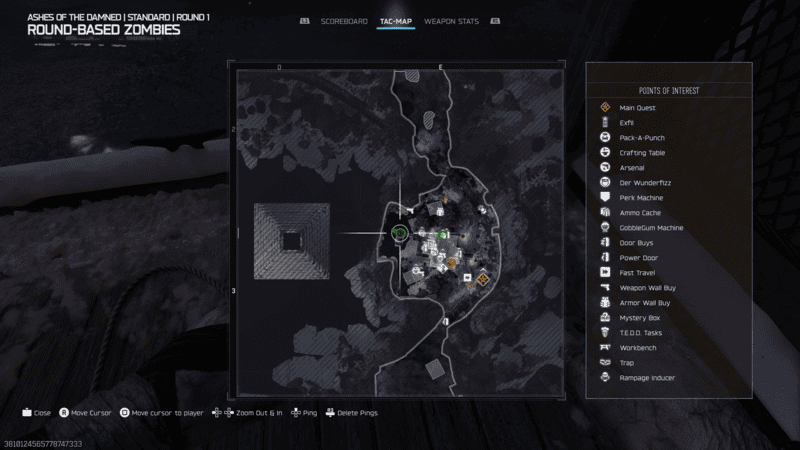The width and height of the screenshot is (800, 450).
Task: Select the Arsenal legend entry
Action: (632, 167)
